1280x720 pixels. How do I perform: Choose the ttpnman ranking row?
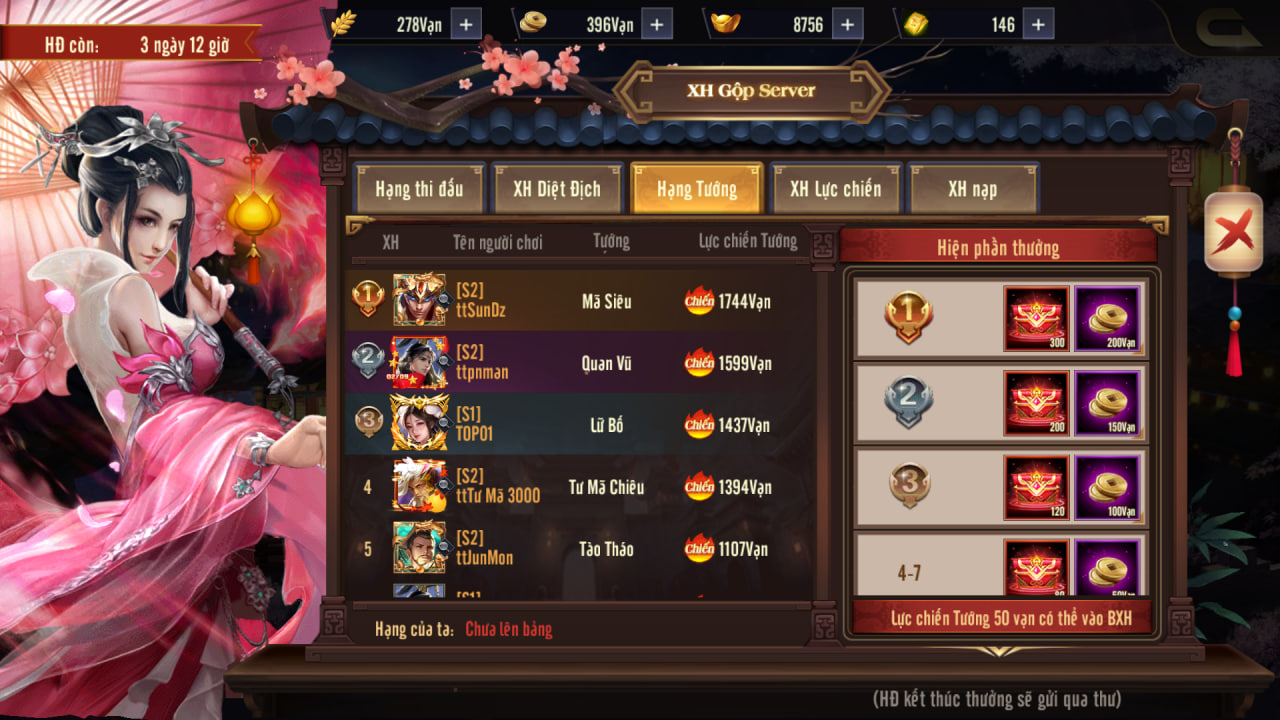(x=578, y=363)
